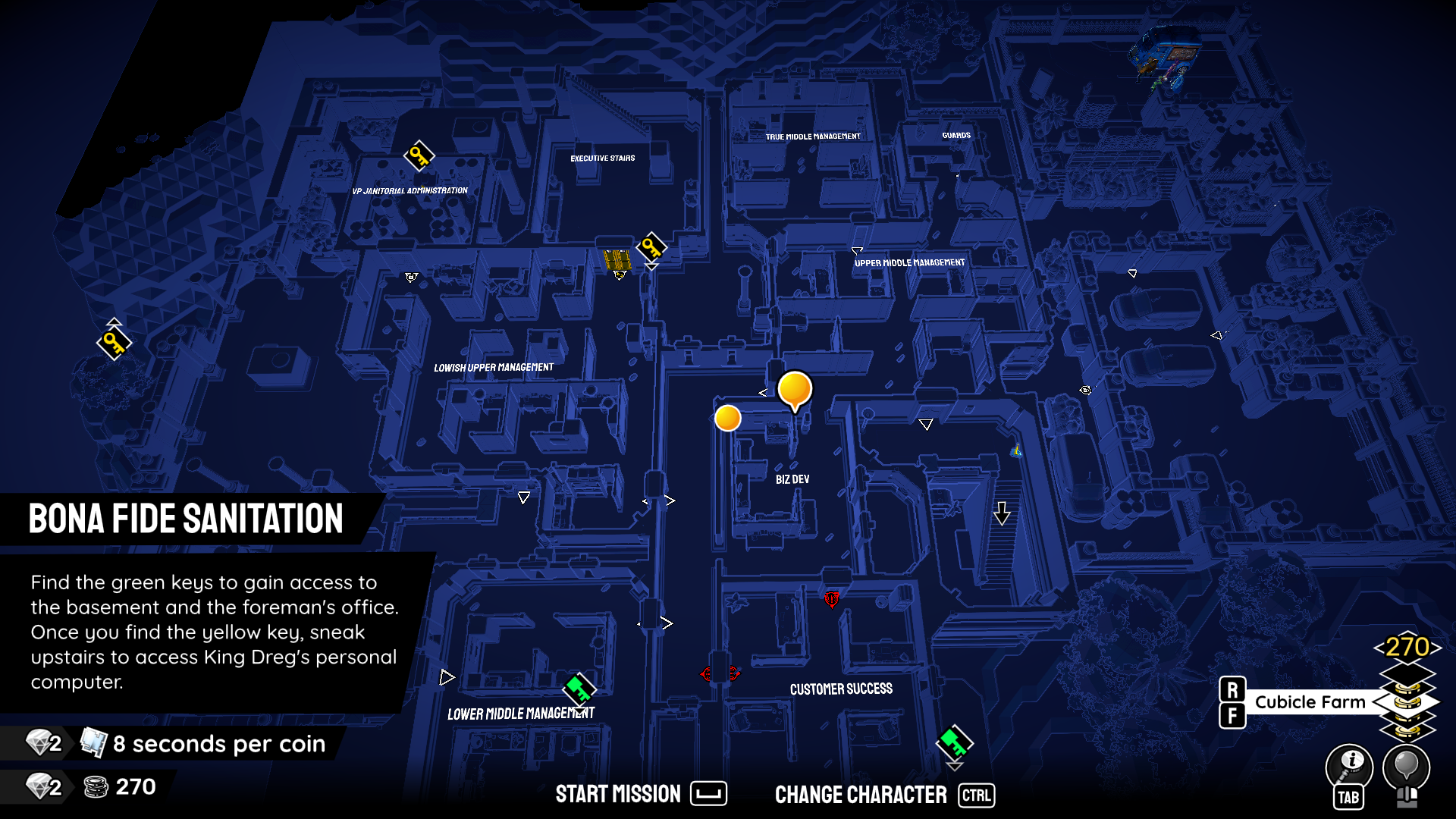The image size is (1456, 819).
Task: Click the red heart icon near Customer Success
Action: (831, 599)
